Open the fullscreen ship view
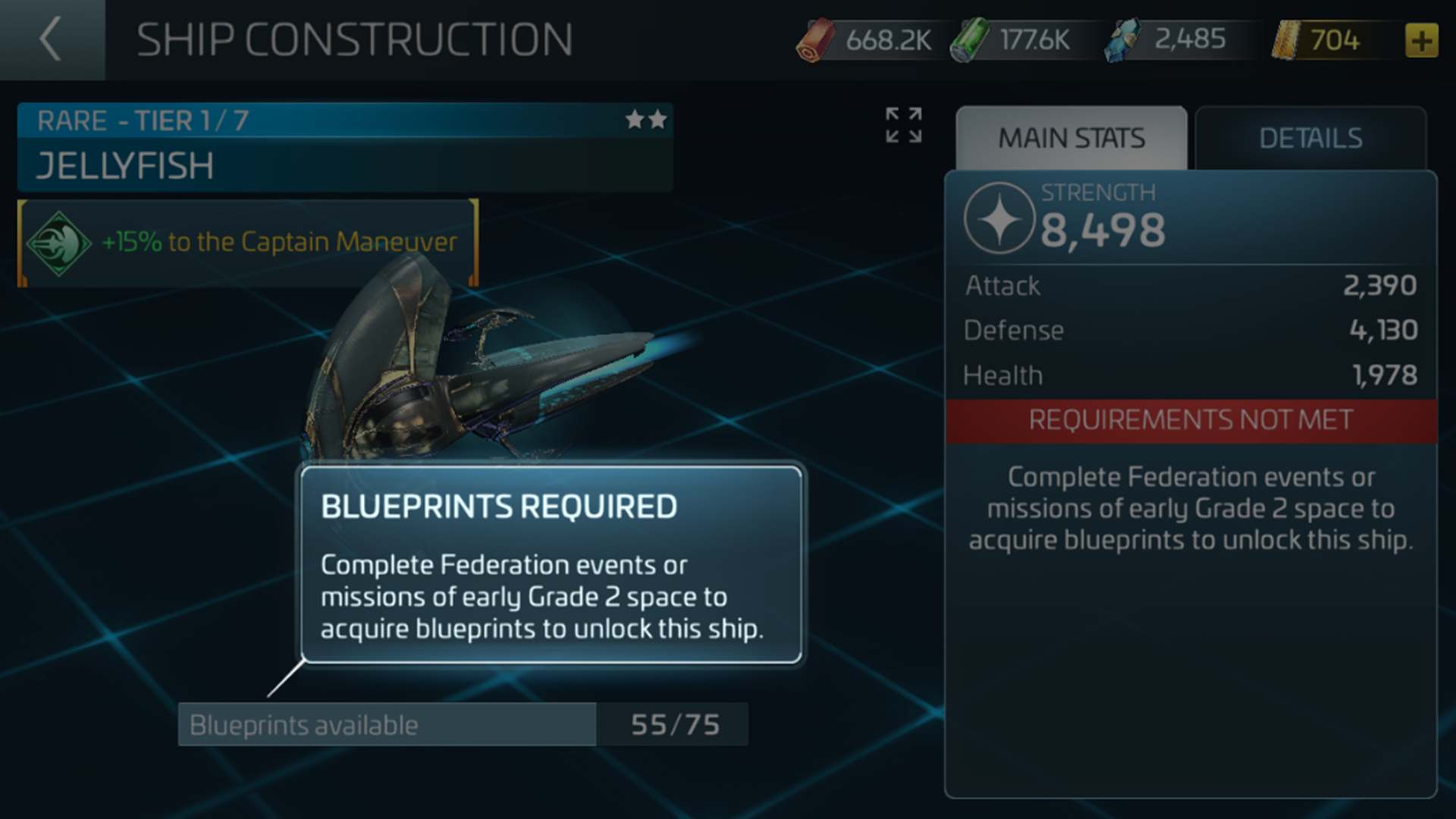The image size is (1456, 819). 903,126
